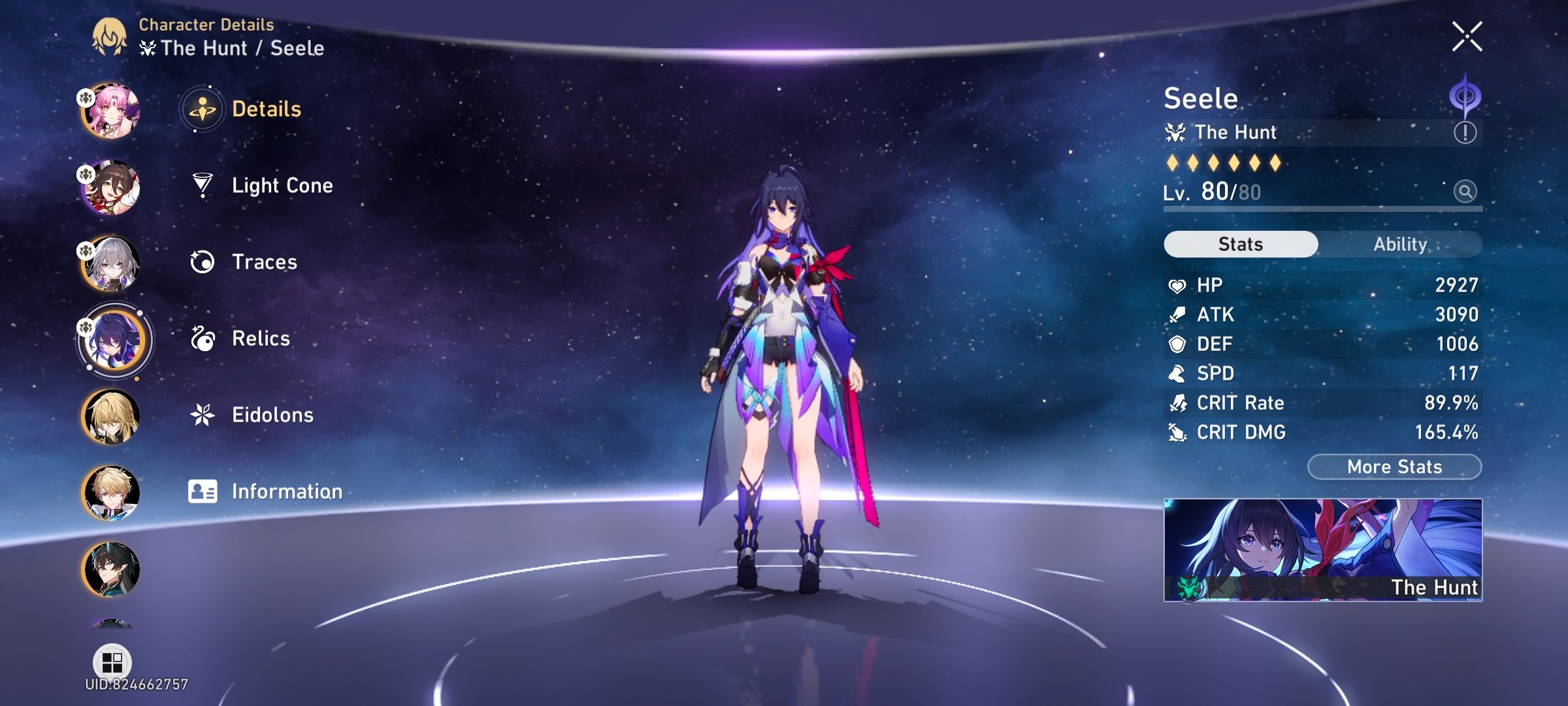1568x706 pixels.
Task: Select March 7th's portrait in the roster
Action: coord(111,112)
